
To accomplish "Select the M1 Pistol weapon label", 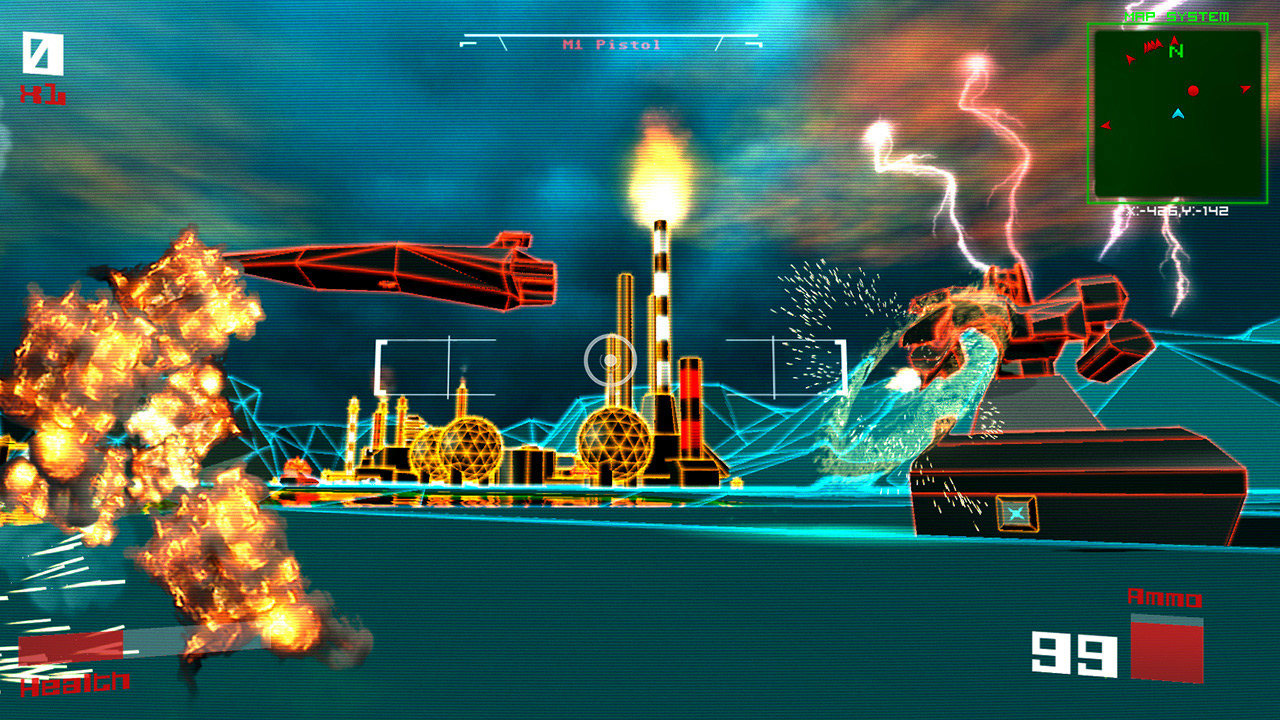I will click(x=611, y=45).
